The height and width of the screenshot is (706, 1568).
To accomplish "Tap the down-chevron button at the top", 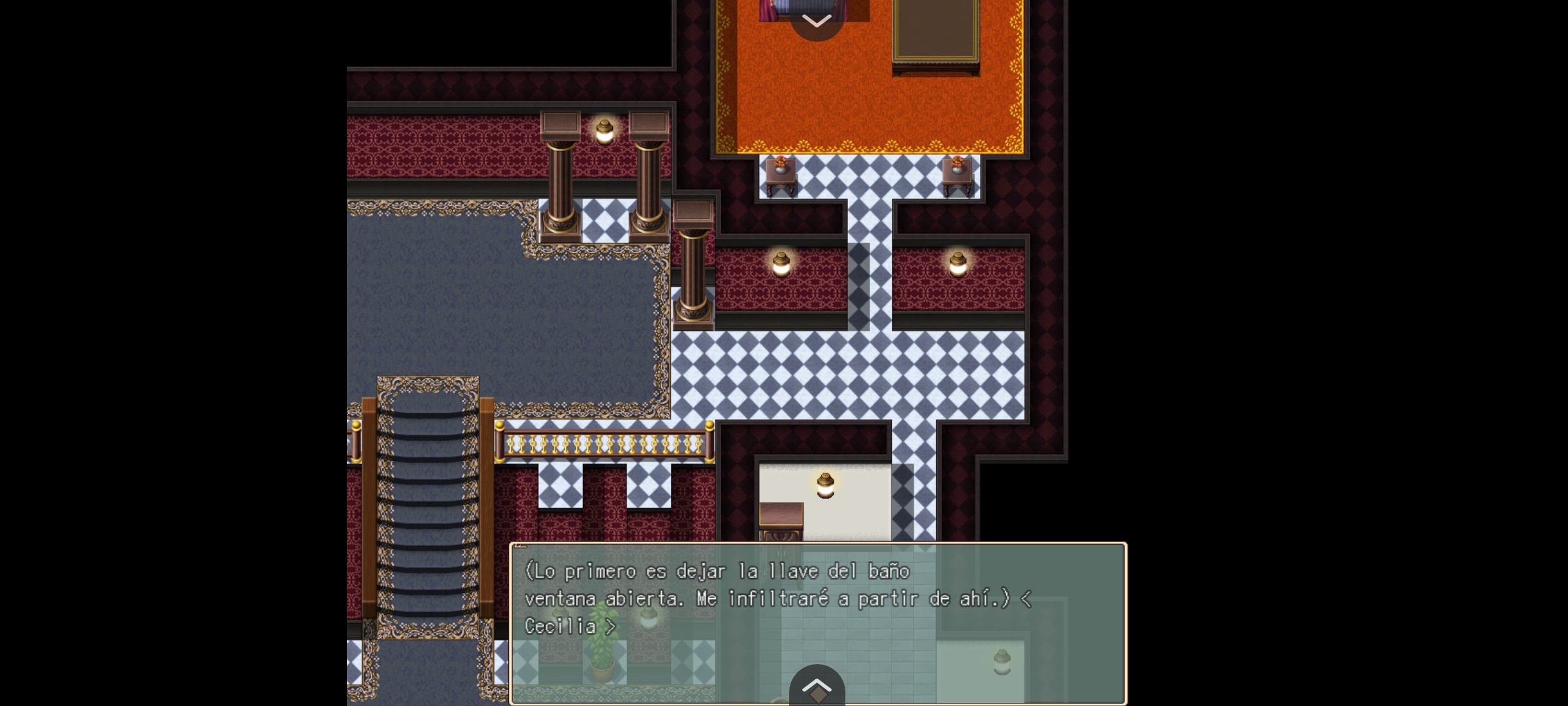I will (x=816, y=20).
